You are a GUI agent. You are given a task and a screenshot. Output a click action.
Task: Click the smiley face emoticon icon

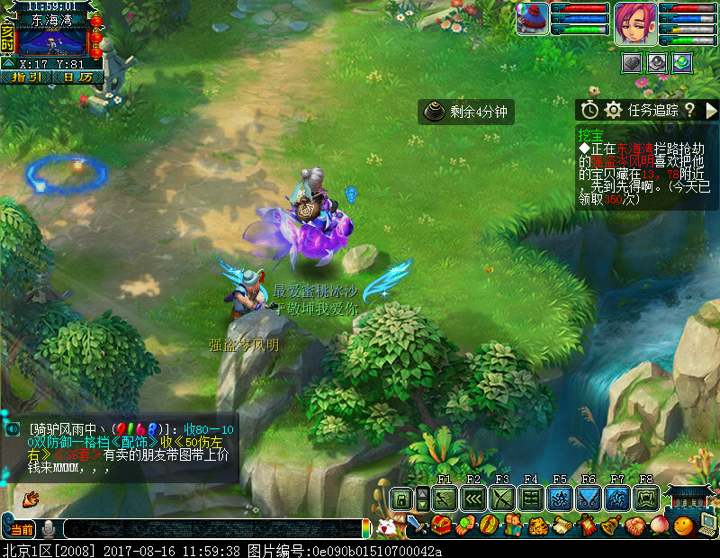[683, 526]
